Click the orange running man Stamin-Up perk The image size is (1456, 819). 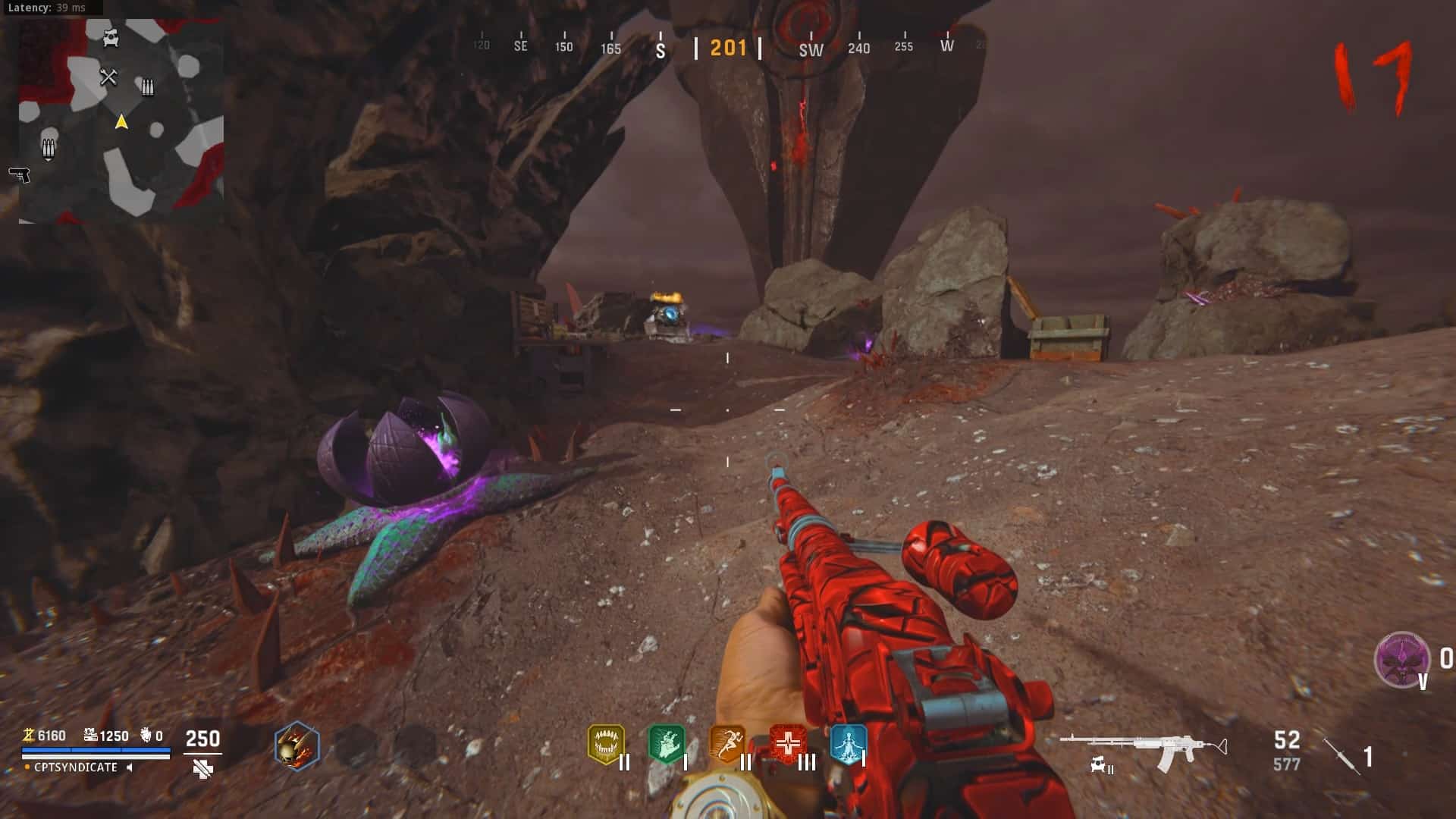(x=727, y=745)
